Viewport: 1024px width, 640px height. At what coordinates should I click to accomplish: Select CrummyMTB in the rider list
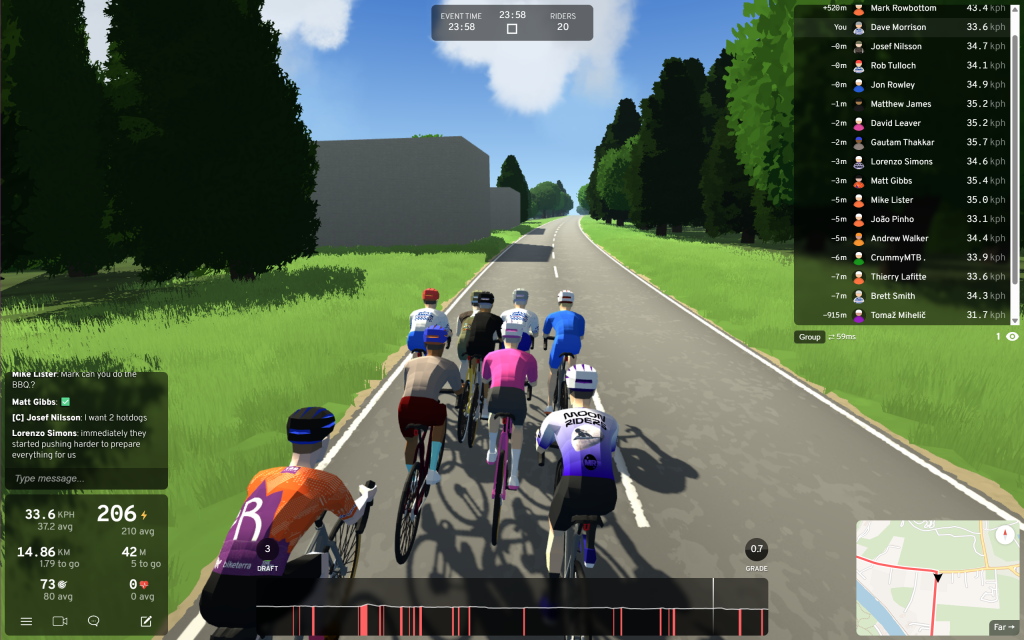tap(896, 257)
